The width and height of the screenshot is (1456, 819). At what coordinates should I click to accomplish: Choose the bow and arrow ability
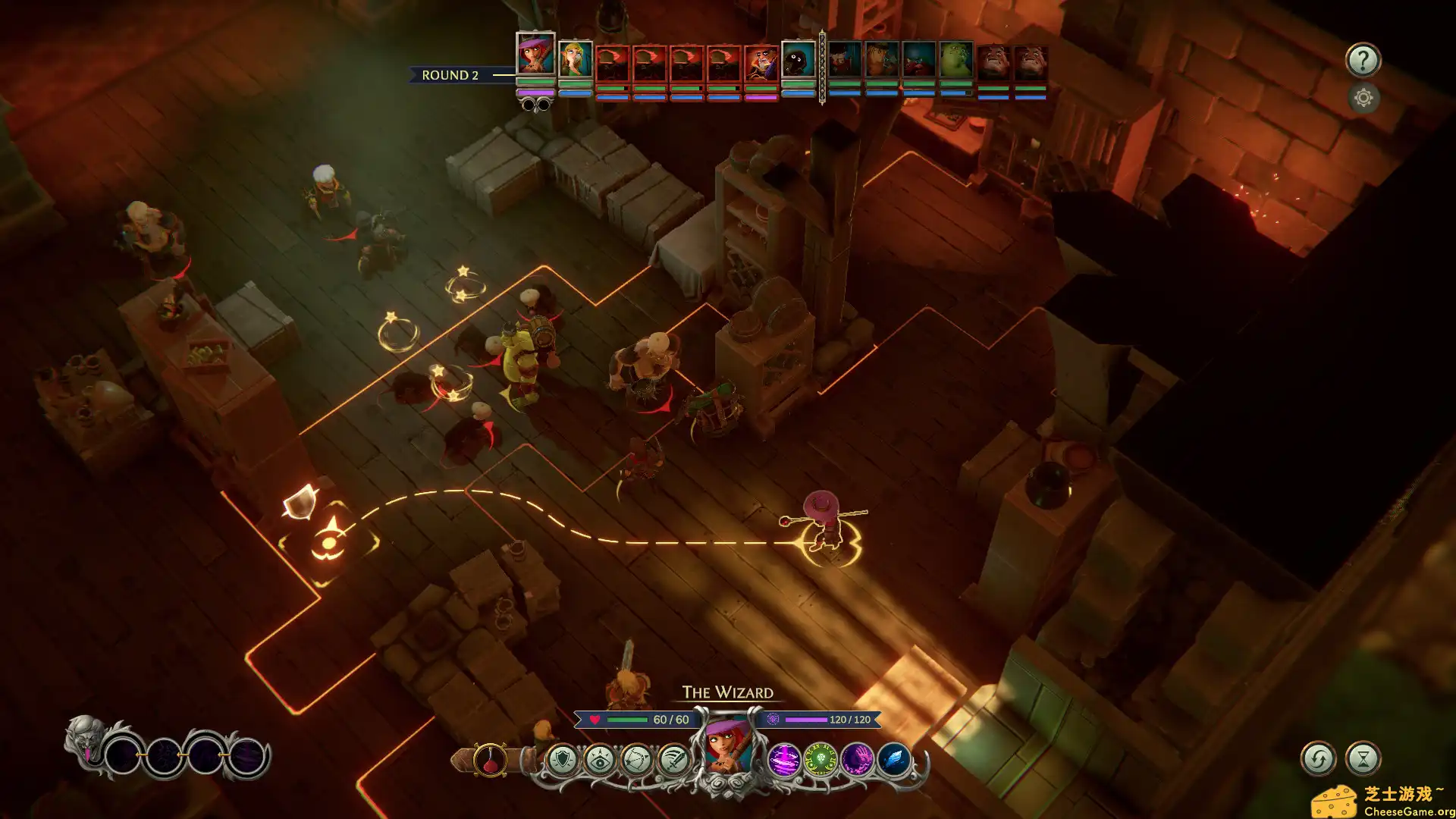coord(637,760)
